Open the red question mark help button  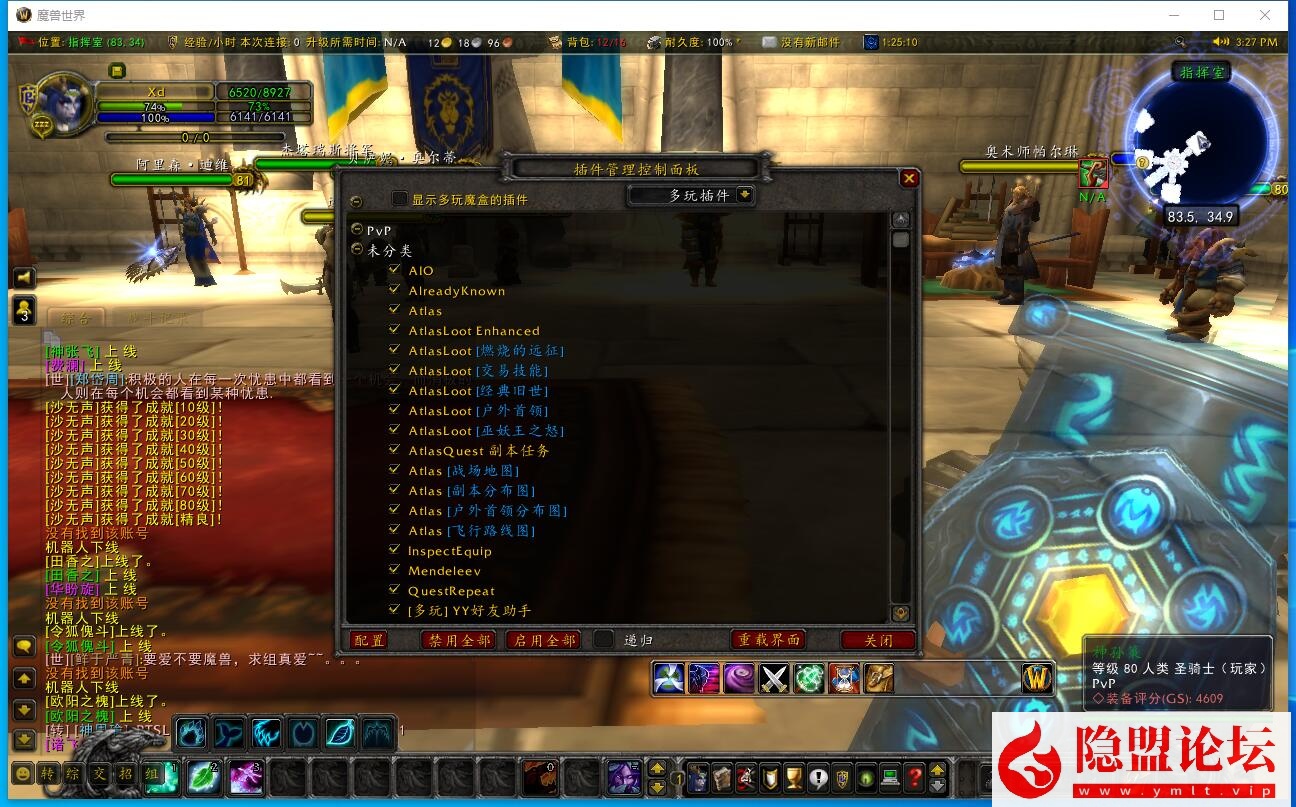coord(914,777)
